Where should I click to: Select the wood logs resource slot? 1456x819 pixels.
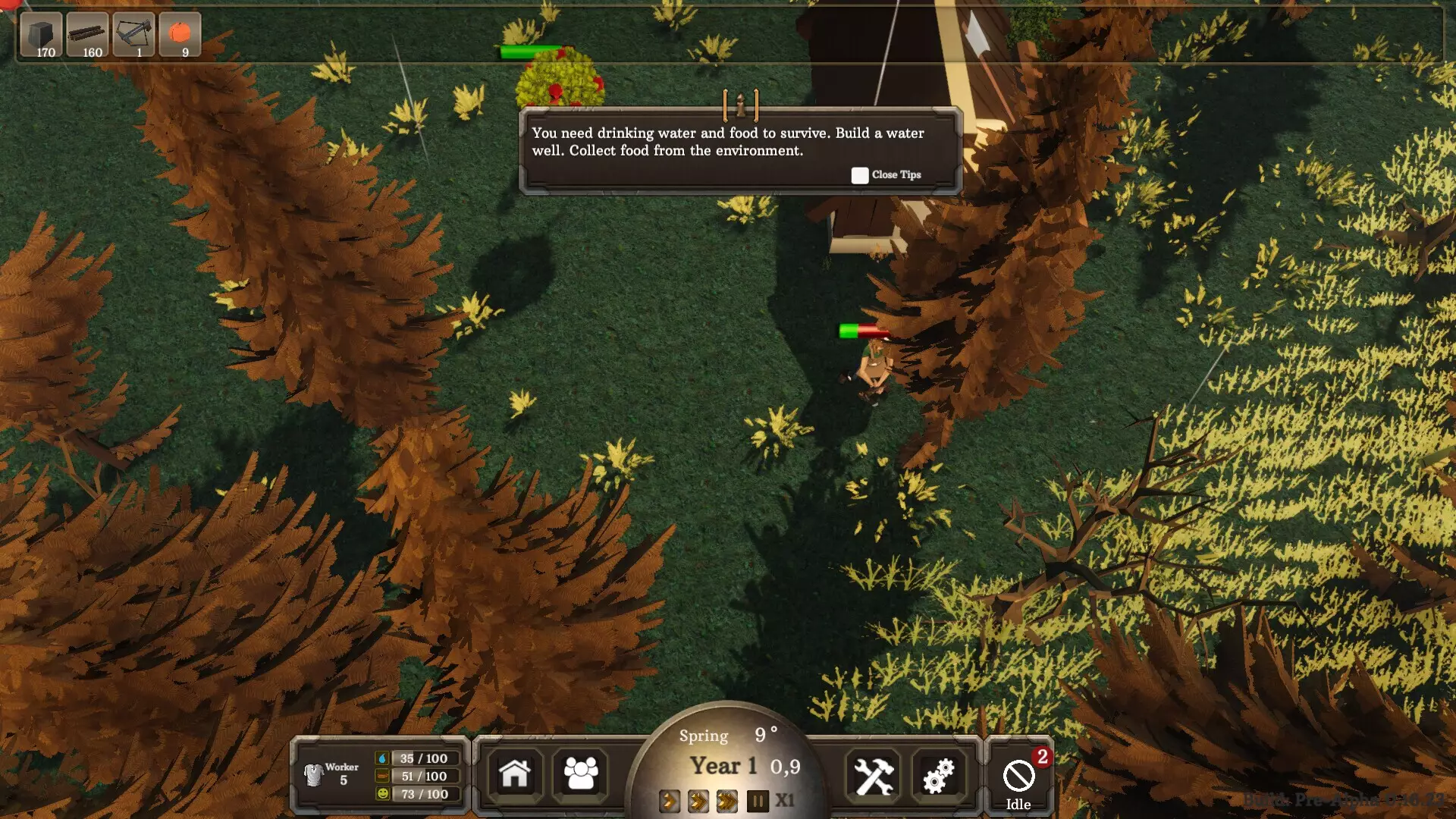87,35
